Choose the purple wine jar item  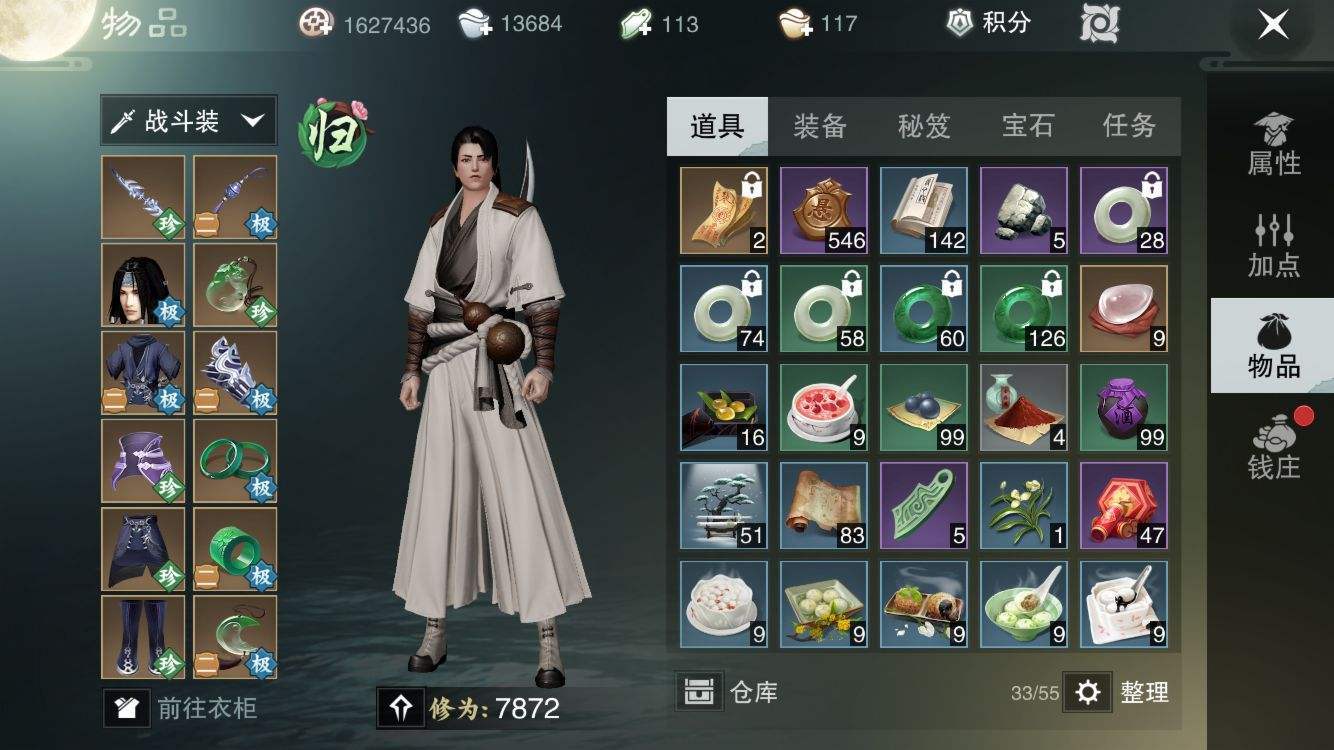1124,407
